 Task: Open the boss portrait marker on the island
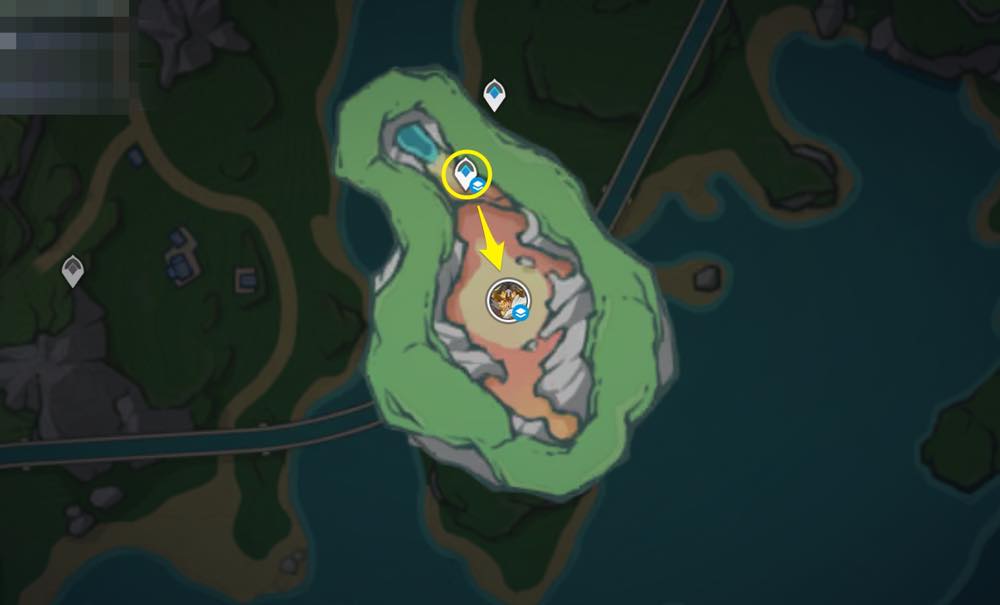click(x=506, y=299)
